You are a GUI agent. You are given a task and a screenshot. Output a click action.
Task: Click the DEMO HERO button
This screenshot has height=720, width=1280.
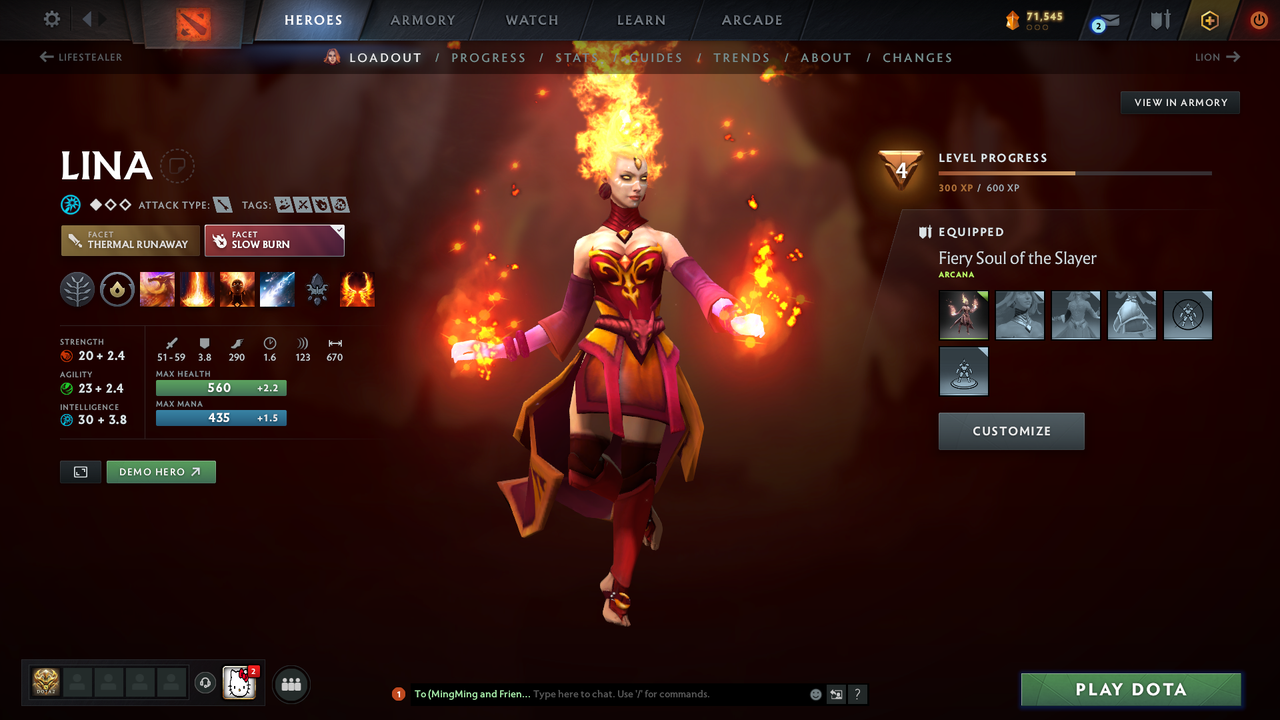(161, 471)
